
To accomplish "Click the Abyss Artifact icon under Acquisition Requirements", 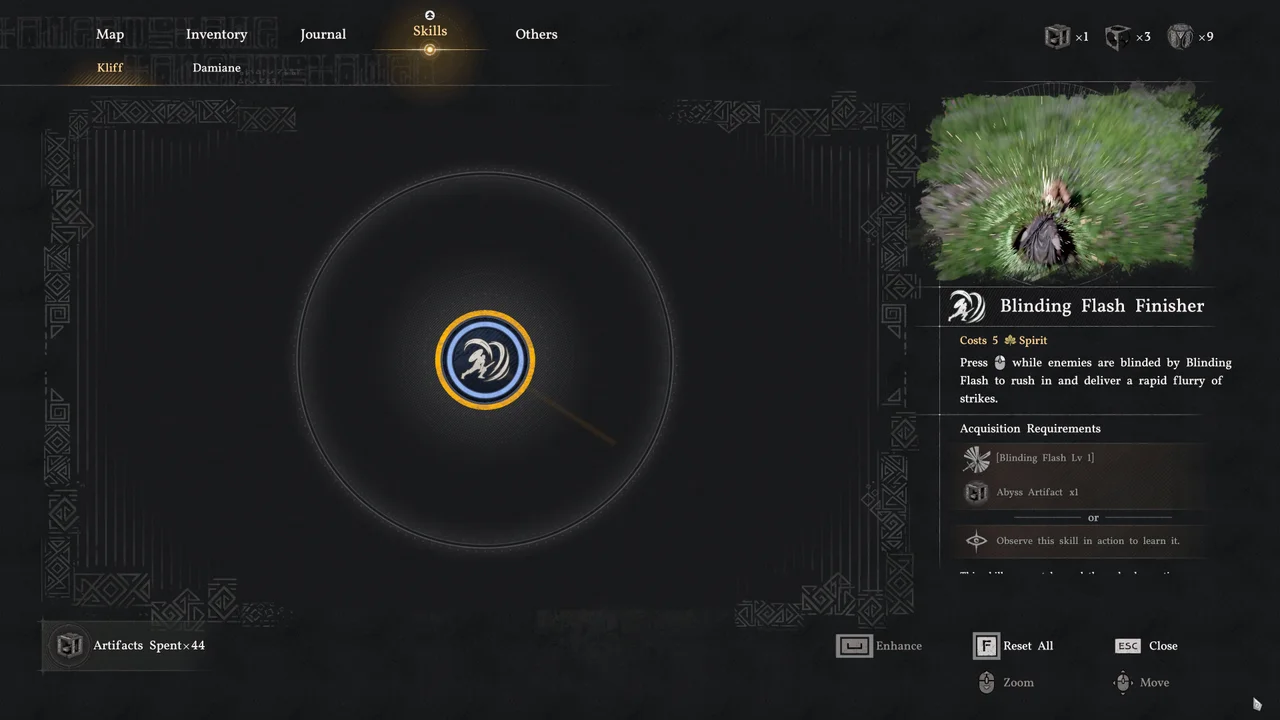I will click(975, 492).
